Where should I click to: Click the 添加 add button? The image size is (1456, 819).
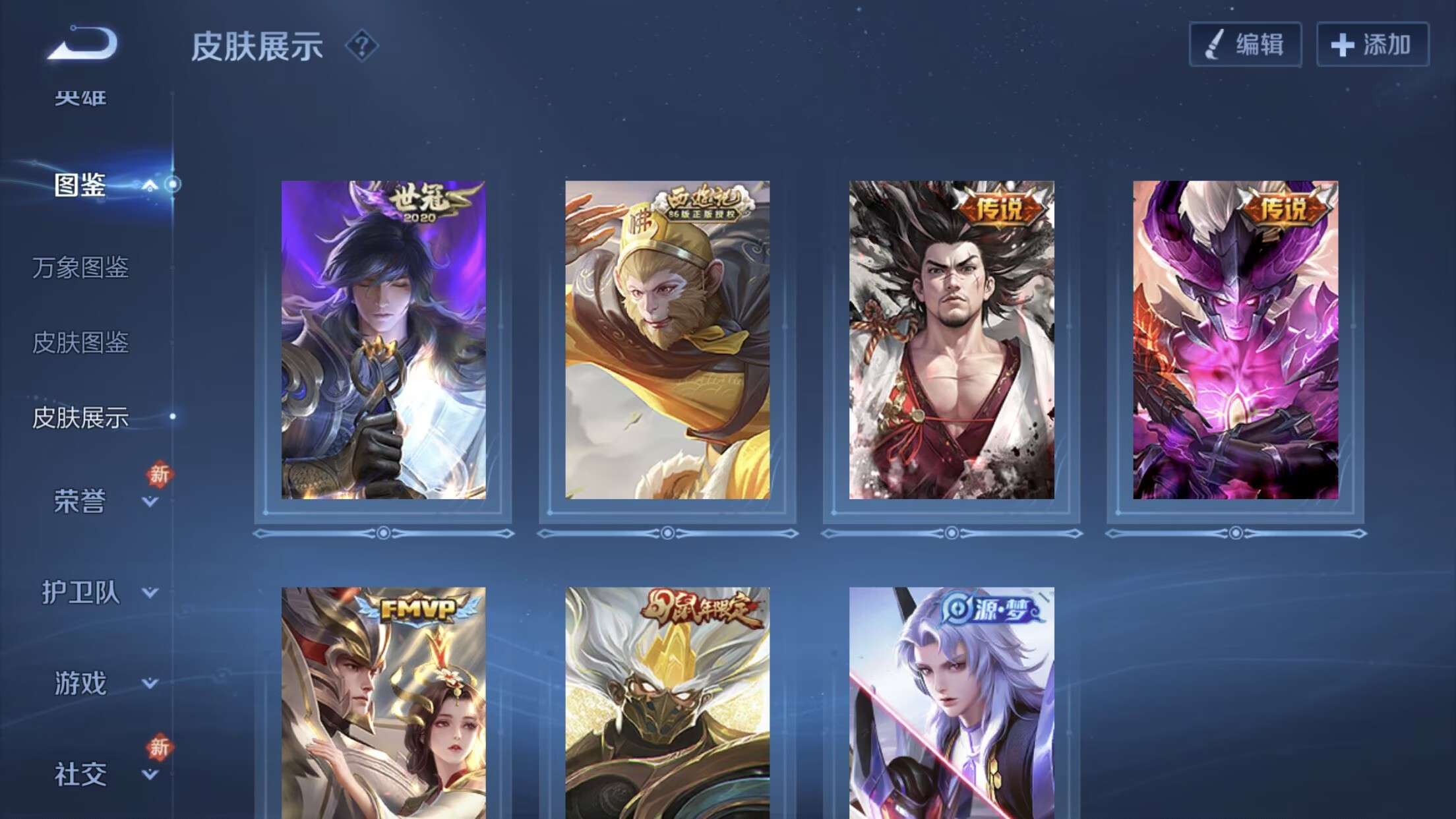[1372, 45]
